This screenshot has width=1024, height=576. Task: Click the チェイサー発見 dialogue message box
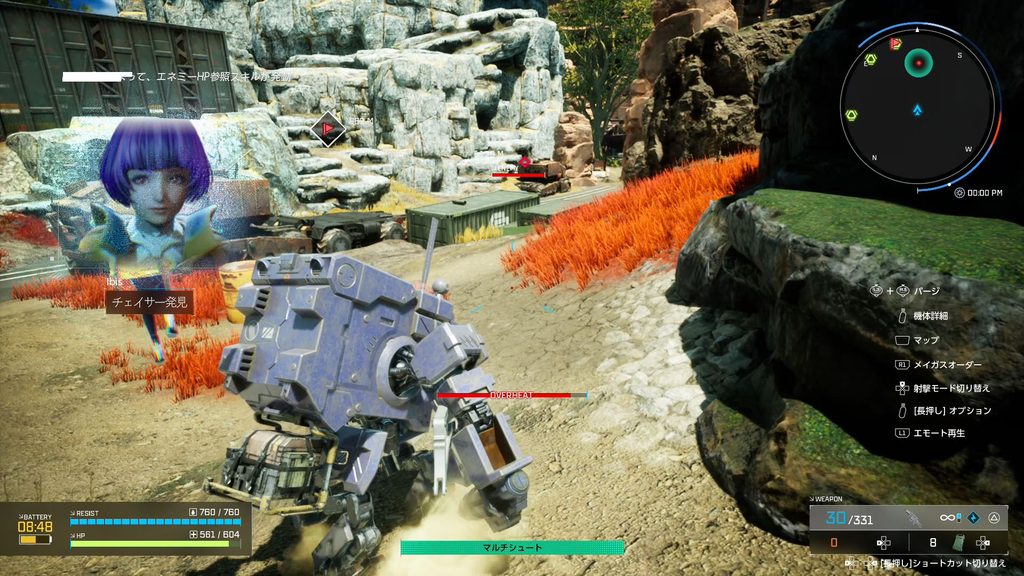pyautogui.click(x=149, y=302)
